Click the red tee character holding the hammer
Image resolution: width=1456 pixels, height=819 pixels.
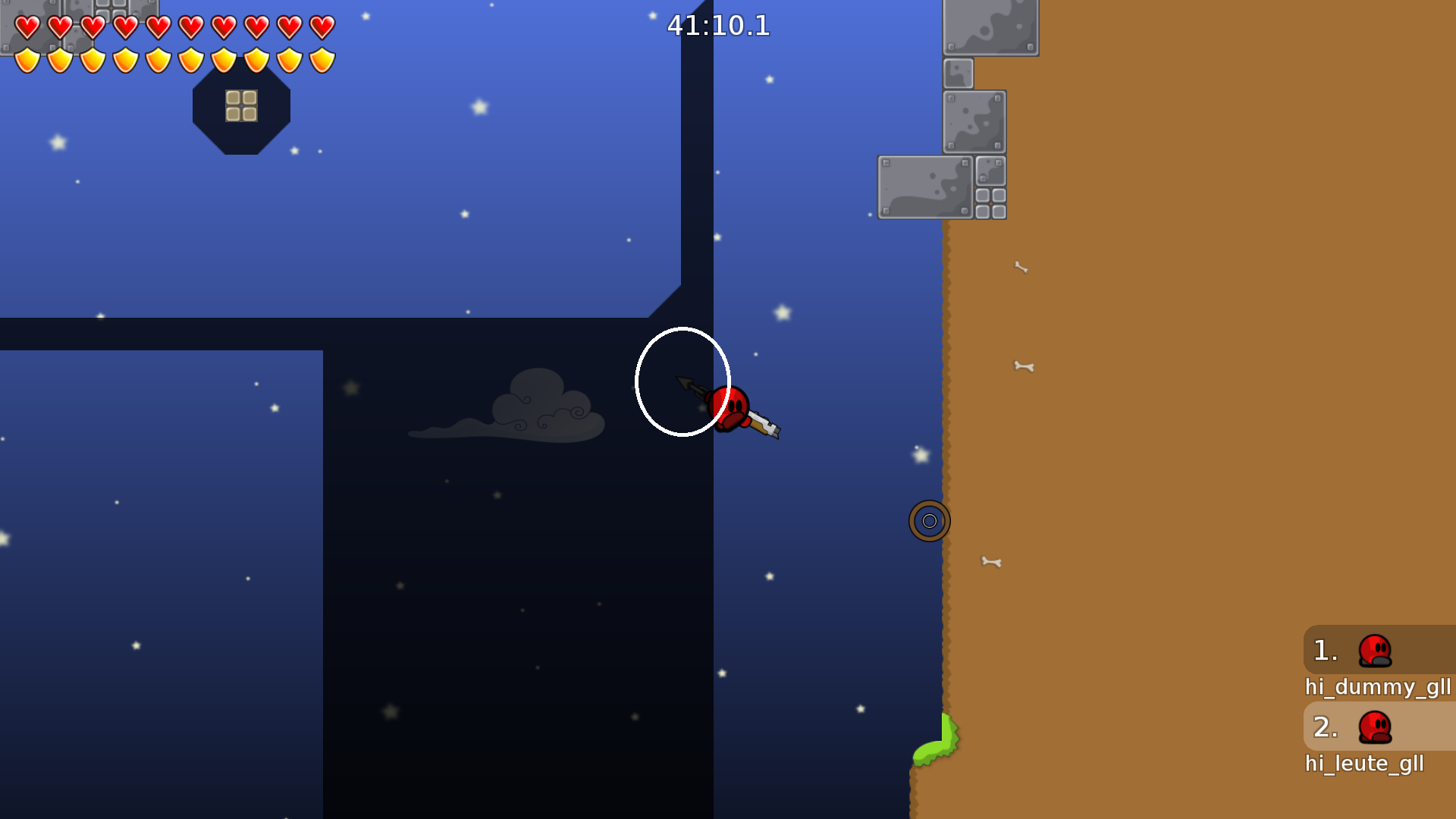(x=730, y=407)
